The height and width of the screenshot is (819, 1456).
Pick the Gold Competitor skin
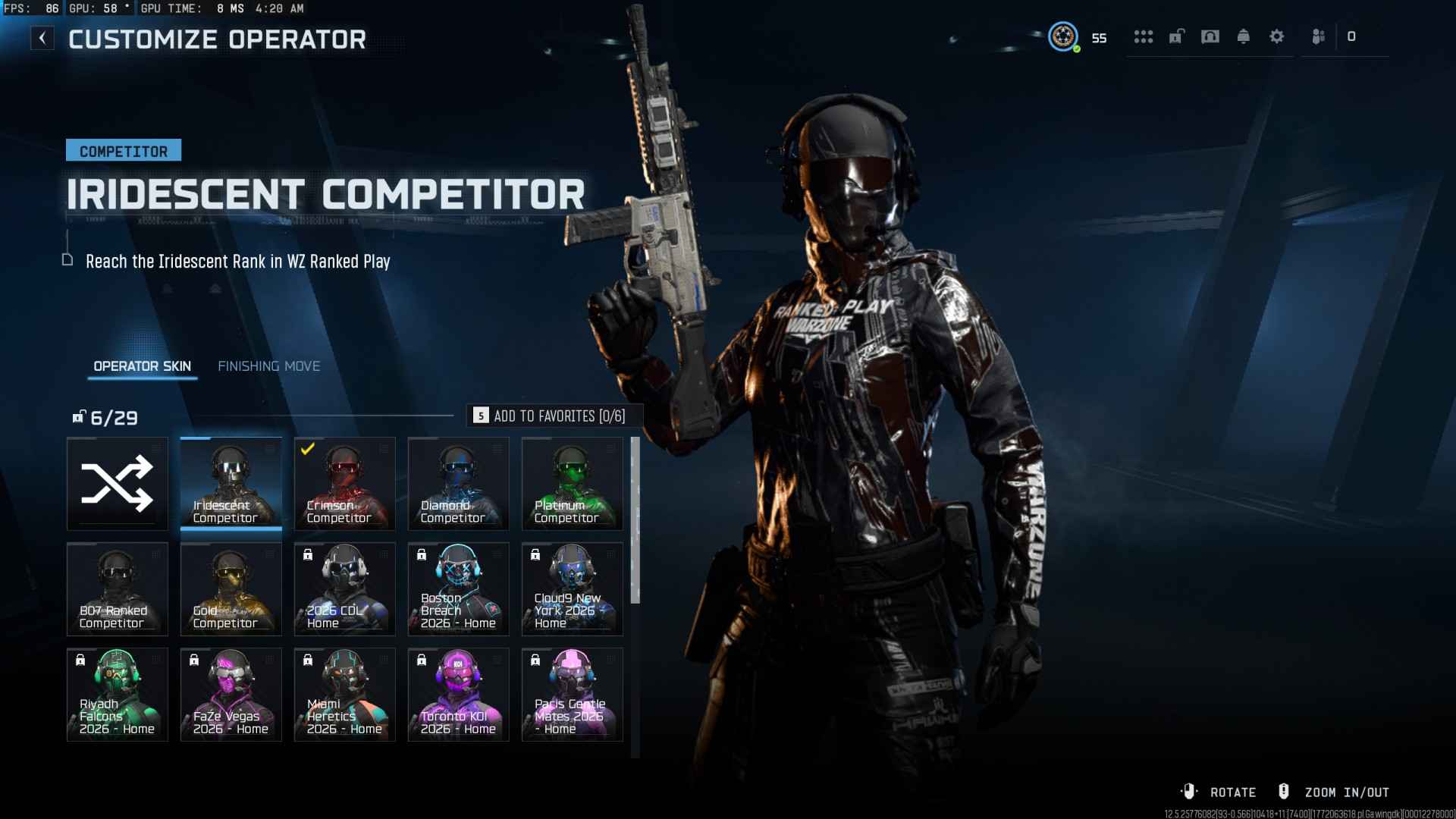(x=231, y=589)
